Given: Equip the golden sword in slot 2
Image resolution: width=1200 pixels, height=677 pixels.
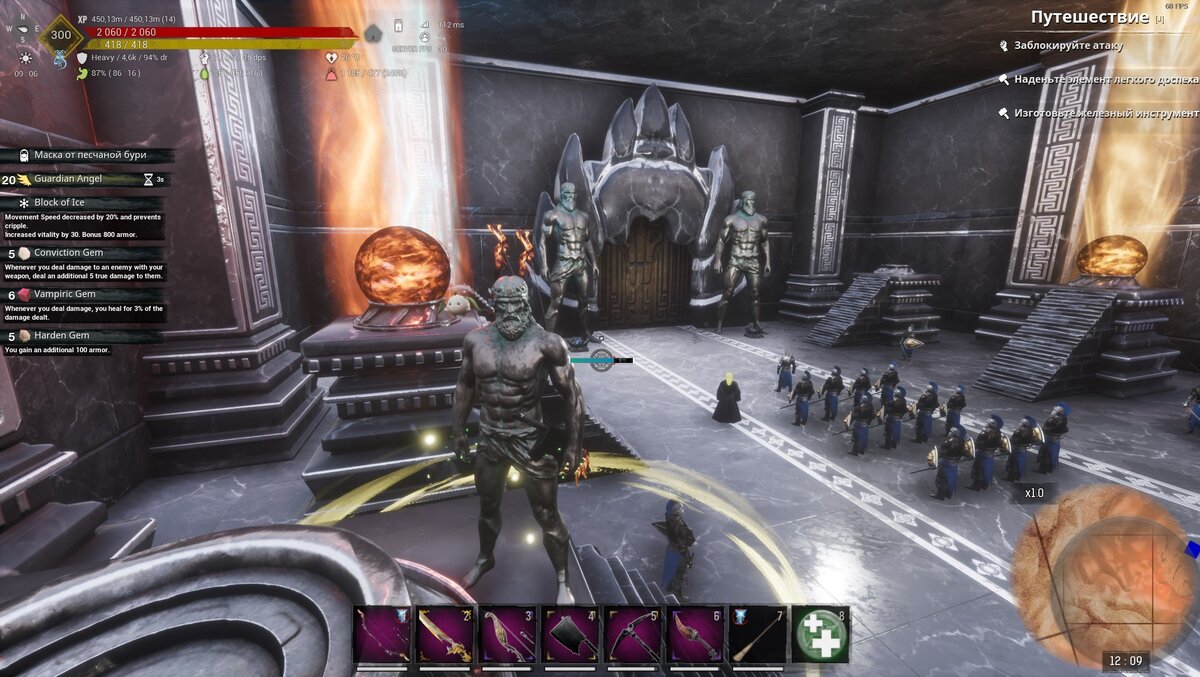Looking at the screenshot, I should 446,634.
